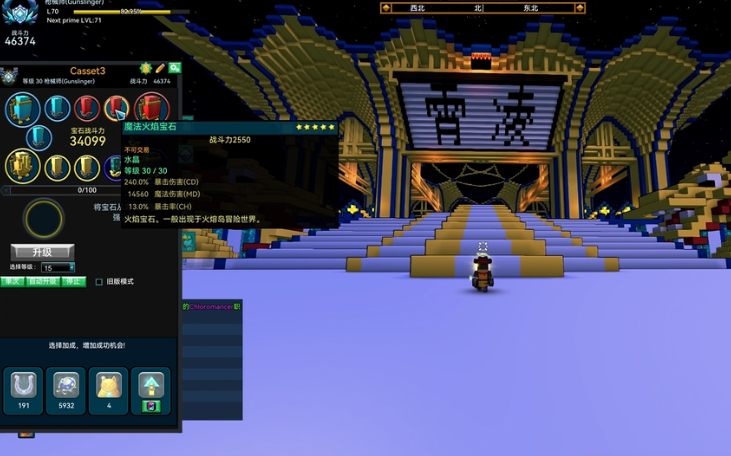Select the large yellow gem slot
The width and height of the screenshot is (731, 456).
[22, 166]
